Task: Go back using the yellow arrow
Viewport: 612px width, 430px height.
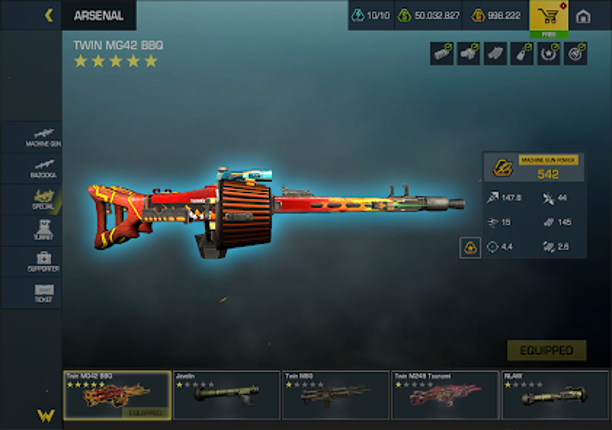Action: coord(48,15)
